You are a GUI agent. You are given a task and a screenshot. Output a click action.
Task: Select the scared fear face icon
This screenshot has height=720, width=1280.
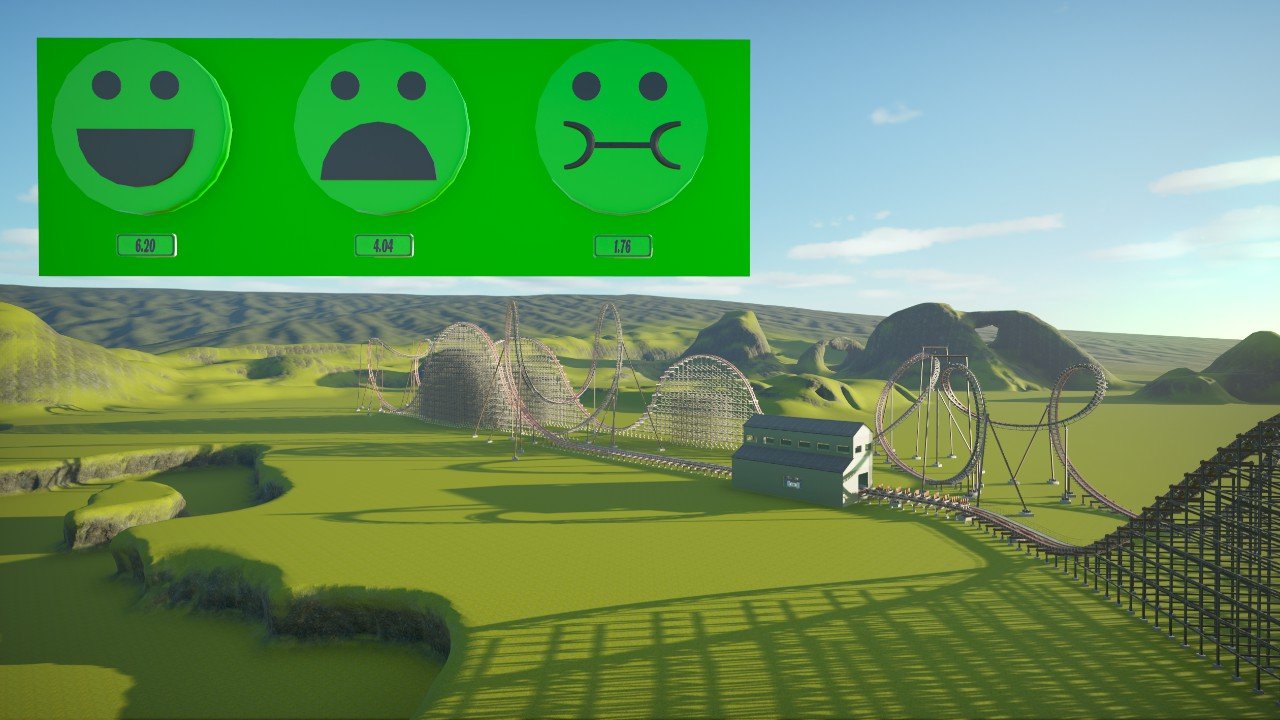click(381, 127)
